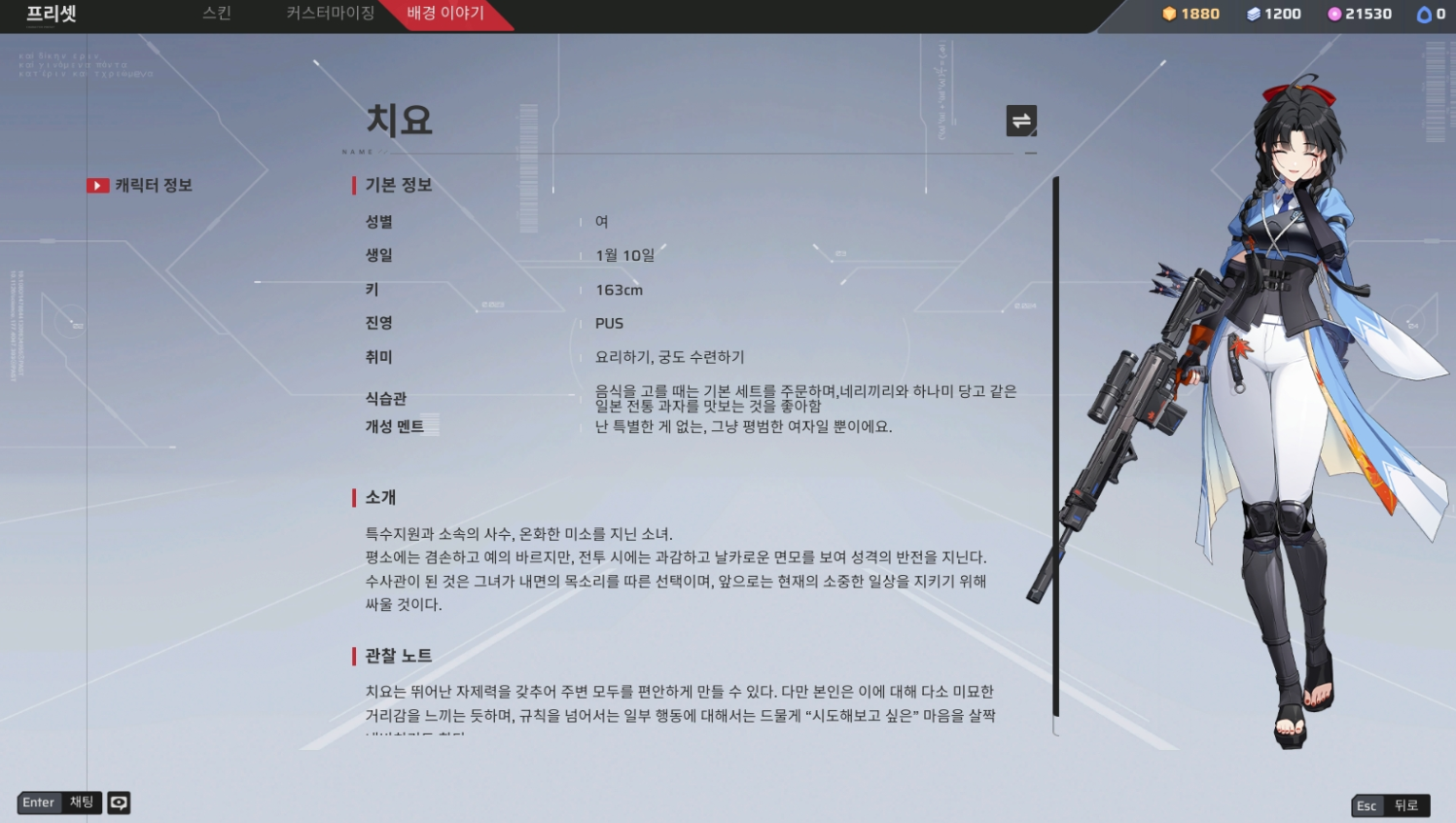The width and height of the screenshot is (1456, 823).
Task: Click the vertical scrollbar of the story panel
Action: pos(1056,447)
